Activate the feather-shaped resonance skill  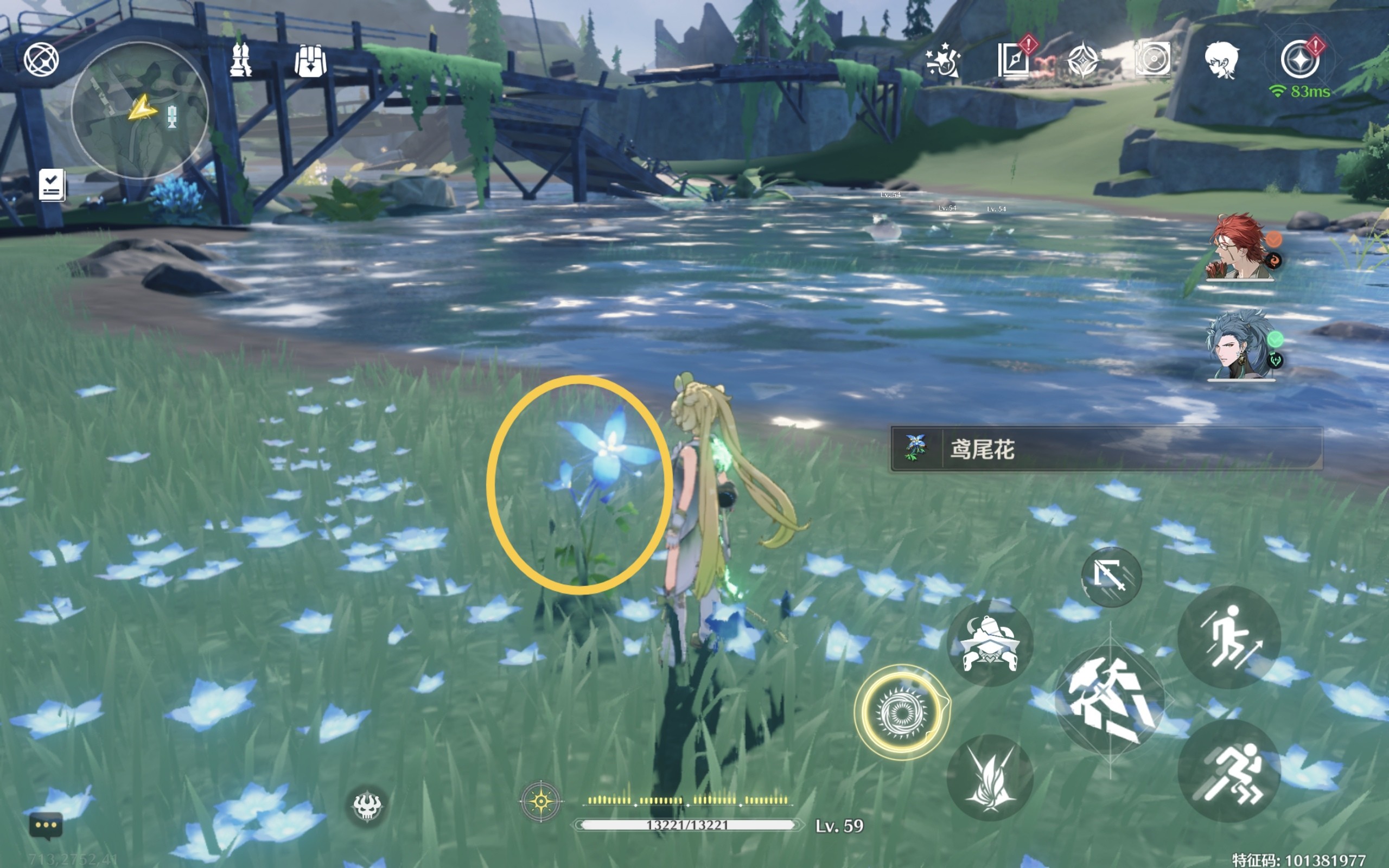click(x=990, y=778)
